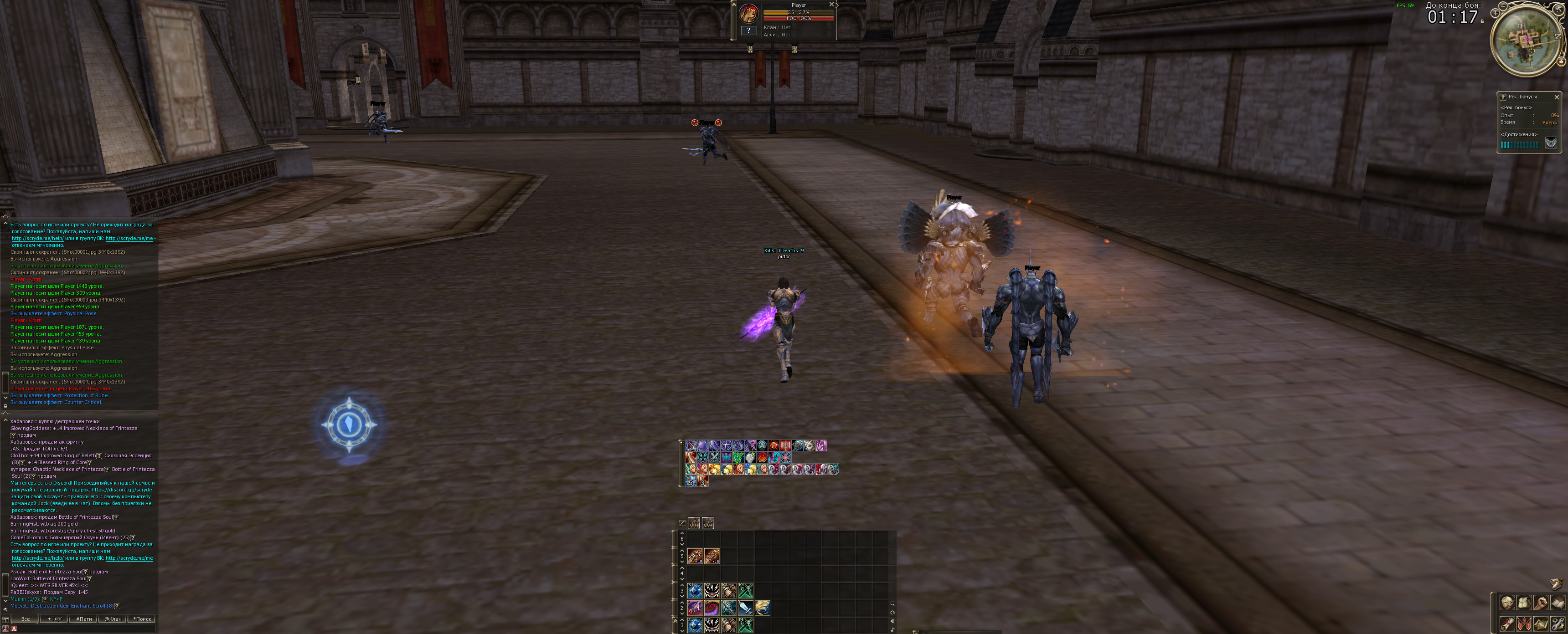Open the actions menu (fist icon)
This screenshot has height=634, width=1568.
click(x=1540, y=603)
